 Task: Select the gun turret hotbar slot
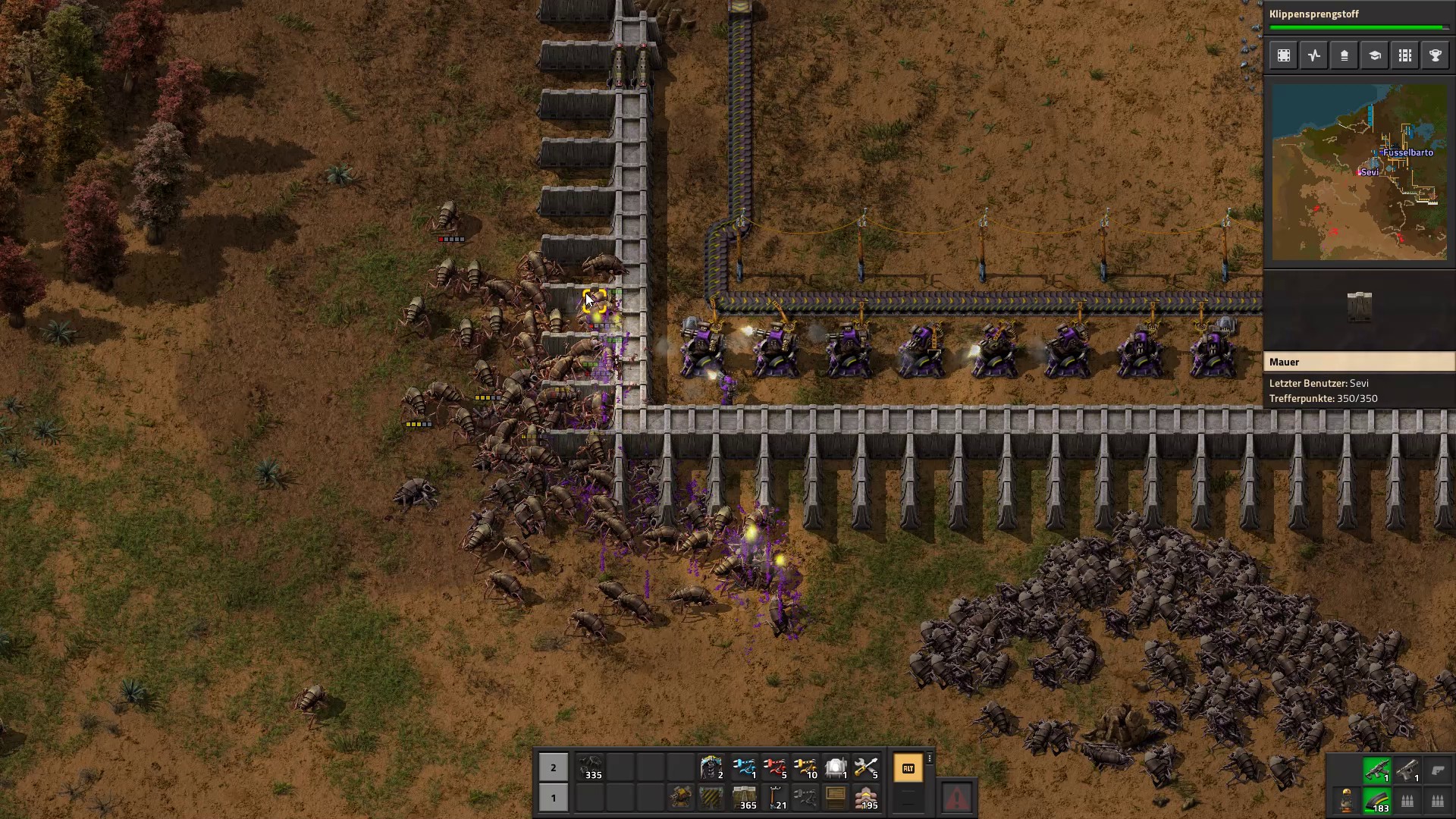(681, 798)
